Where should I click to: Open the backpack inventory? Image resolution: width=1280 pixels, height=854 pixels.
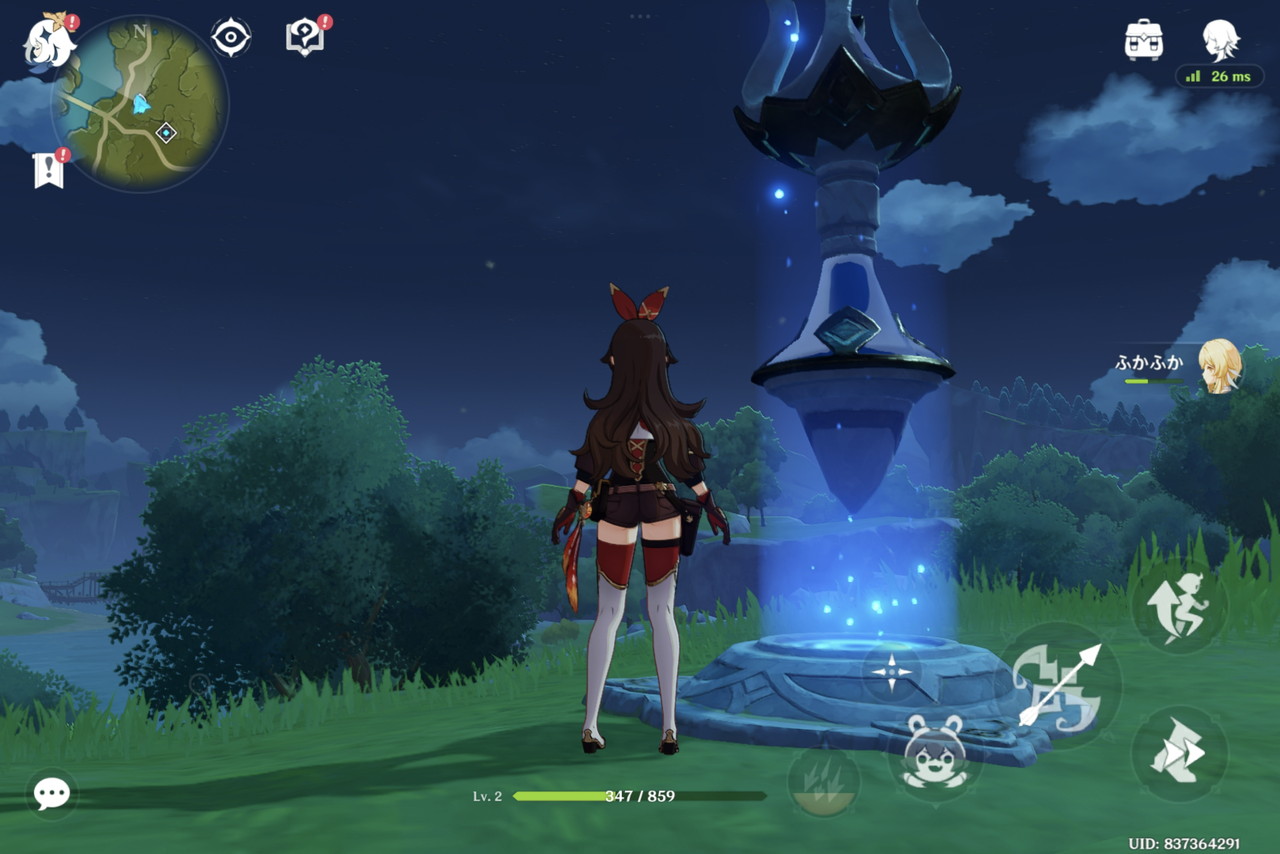click(1143, 40)
